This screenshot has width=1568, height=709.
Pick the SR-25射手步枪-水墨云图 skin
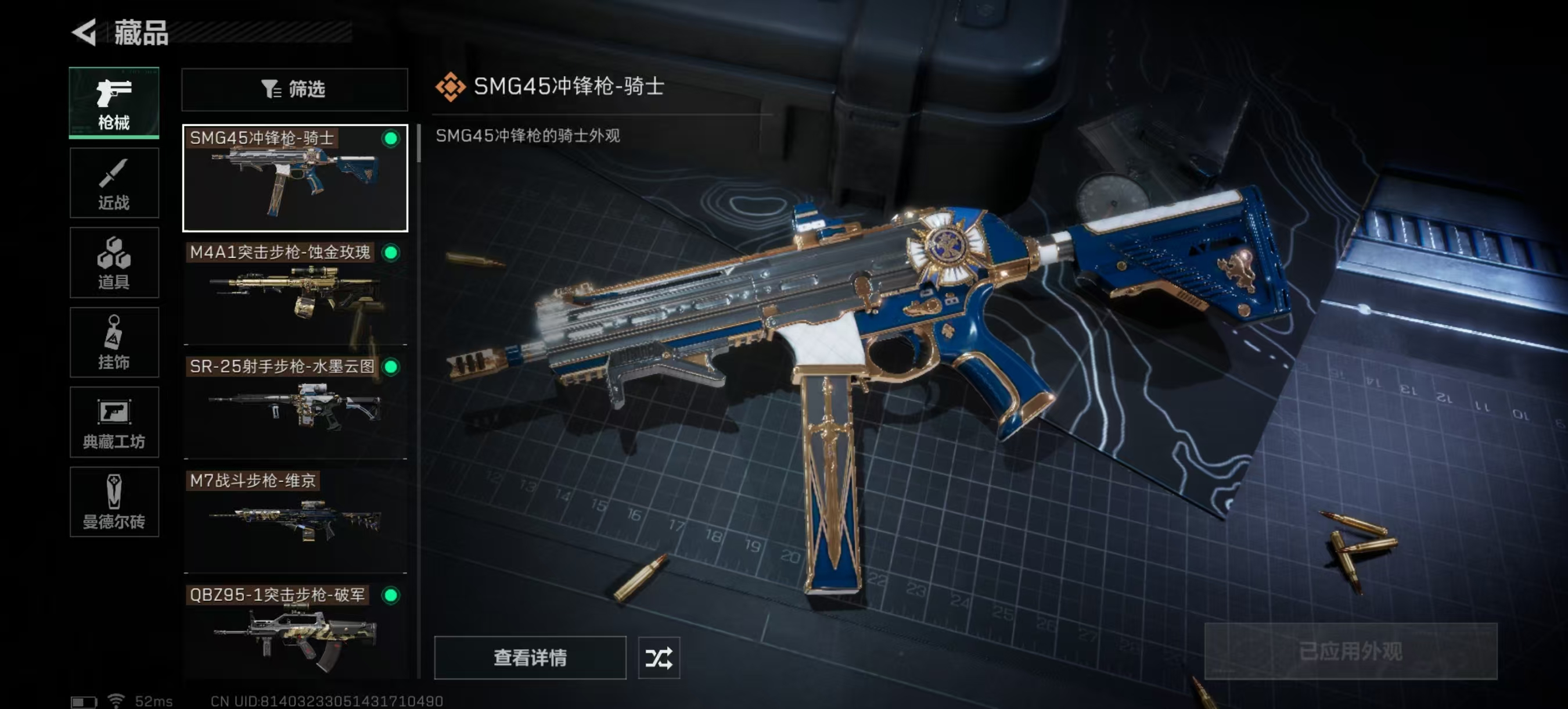[294, 407]
